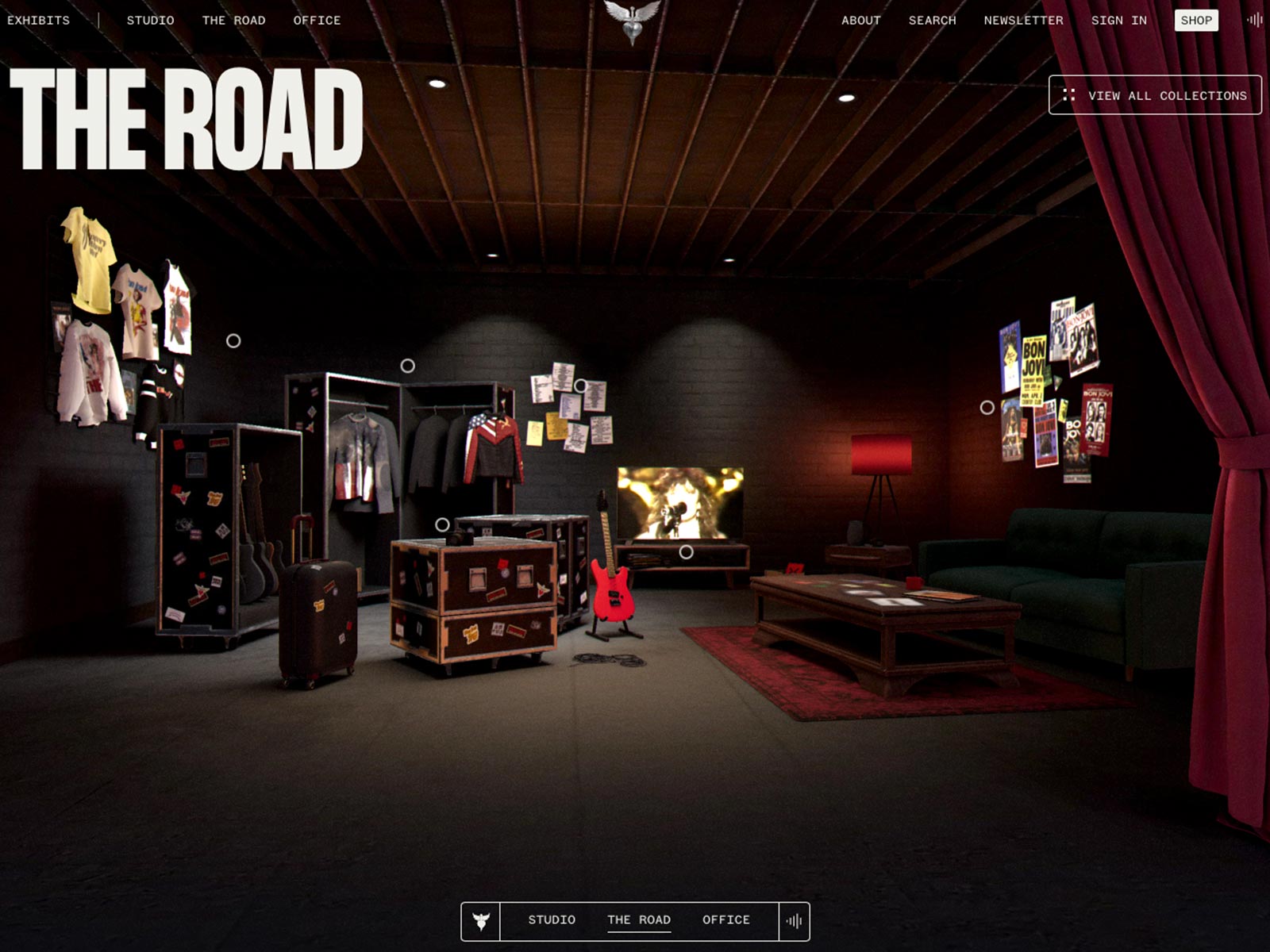View All Collections
This screenshot has width=1270, height=952.
pos(1155,95)
